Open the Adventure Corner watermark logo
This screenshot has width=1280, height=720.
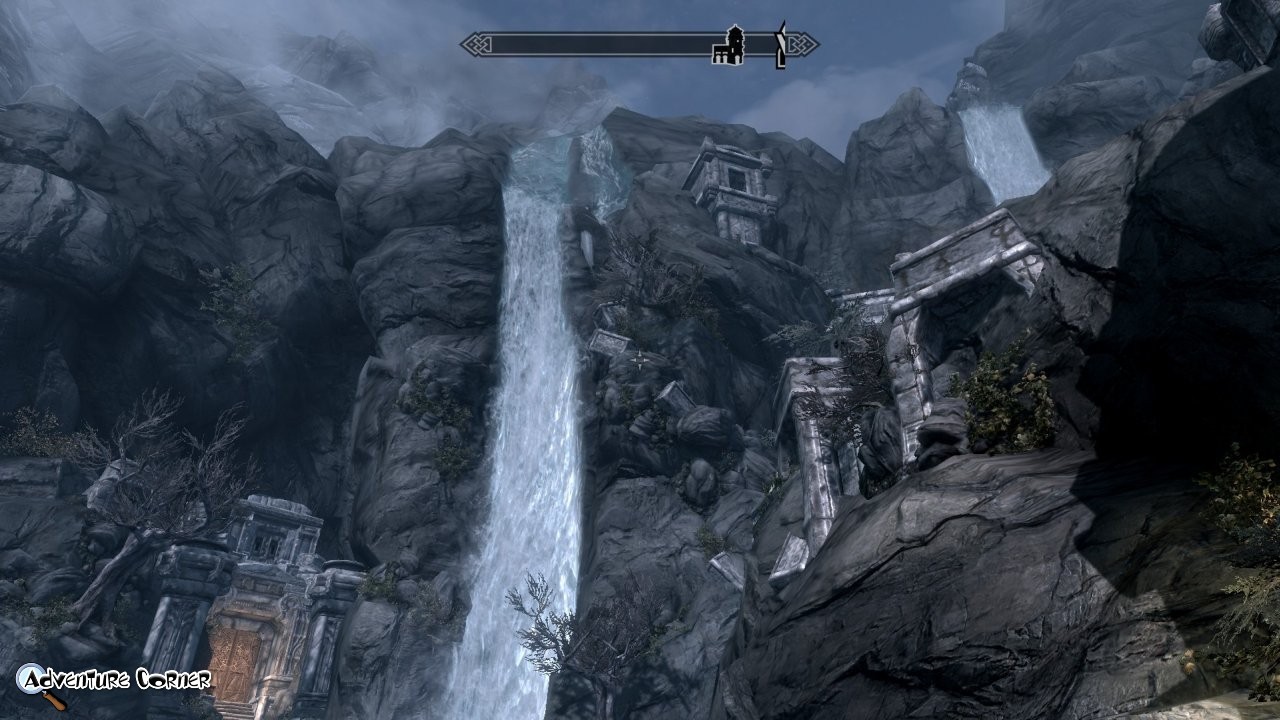tap(113, 682)
